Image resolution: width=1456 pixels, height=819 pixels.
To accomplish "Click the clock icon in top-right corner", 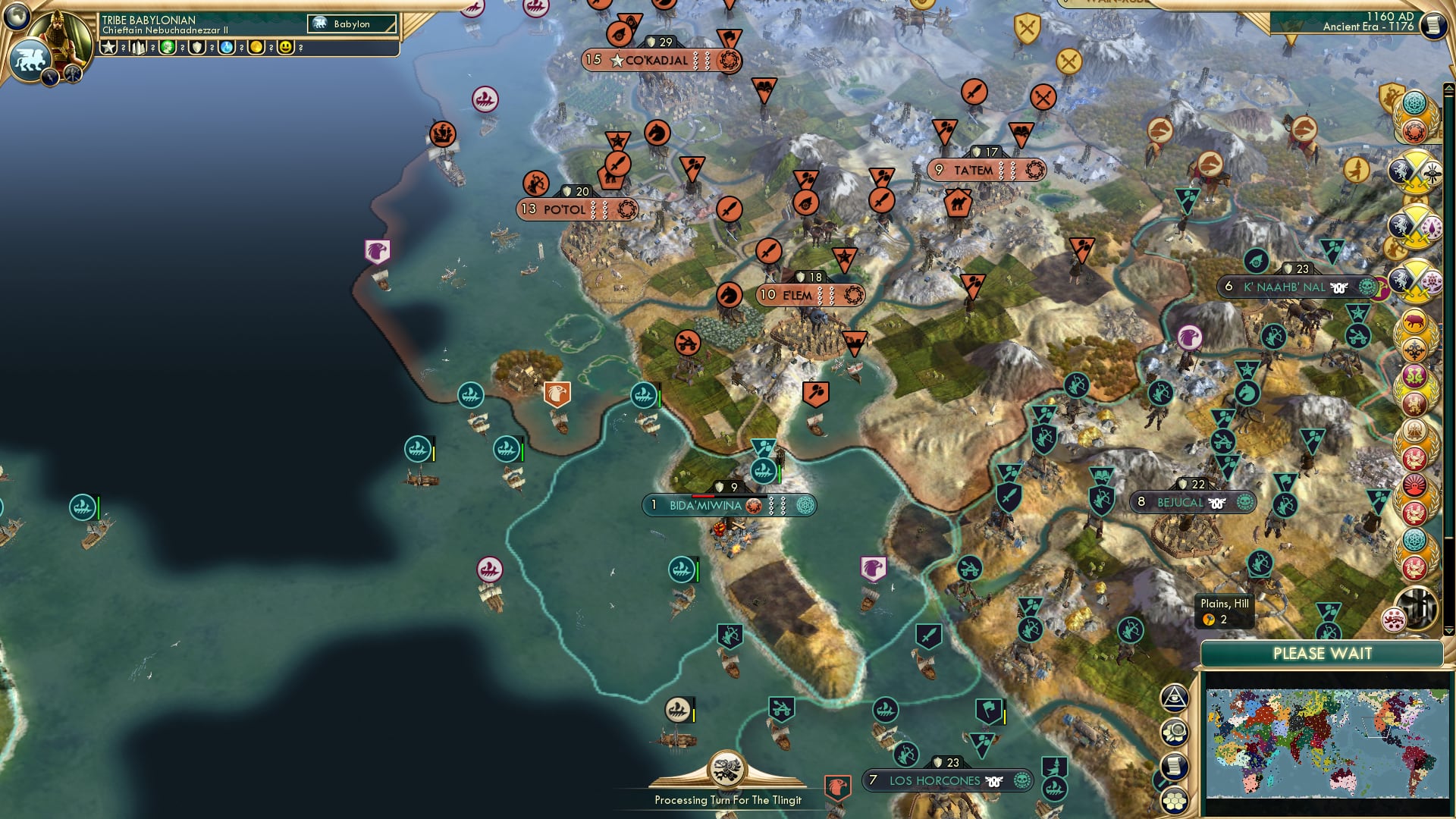I will (1433, 25).
